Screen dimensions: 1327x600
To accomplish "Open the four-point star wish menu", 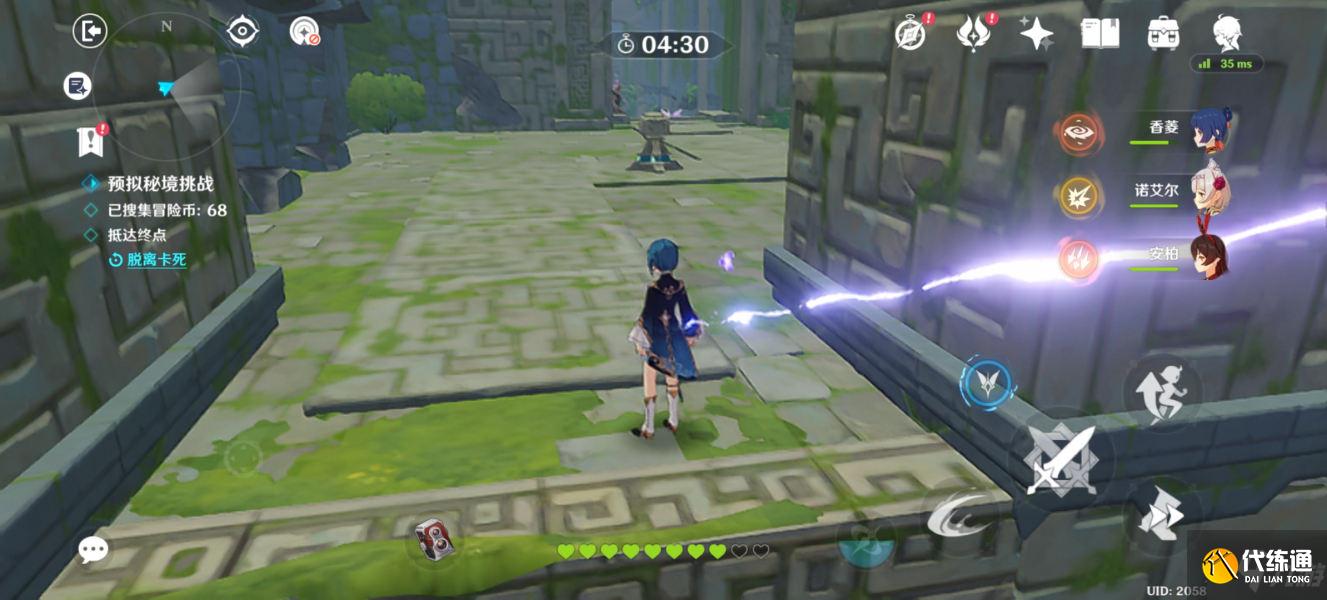I will pyautogui.click(x=1036, y=34).
